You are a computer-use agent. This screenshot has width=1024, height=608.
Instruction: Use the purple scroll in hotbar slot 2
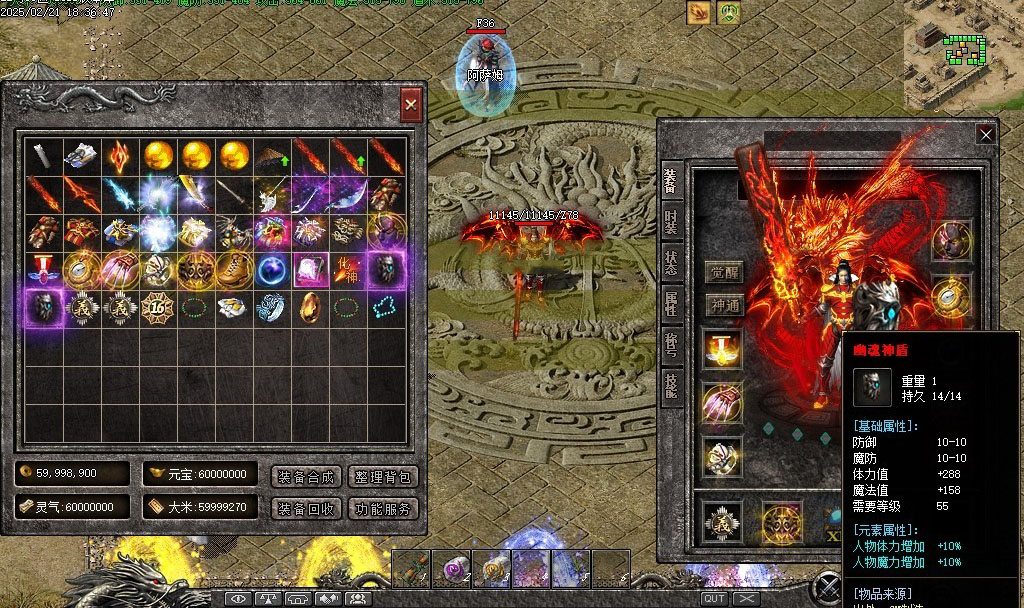pos(451,568)
